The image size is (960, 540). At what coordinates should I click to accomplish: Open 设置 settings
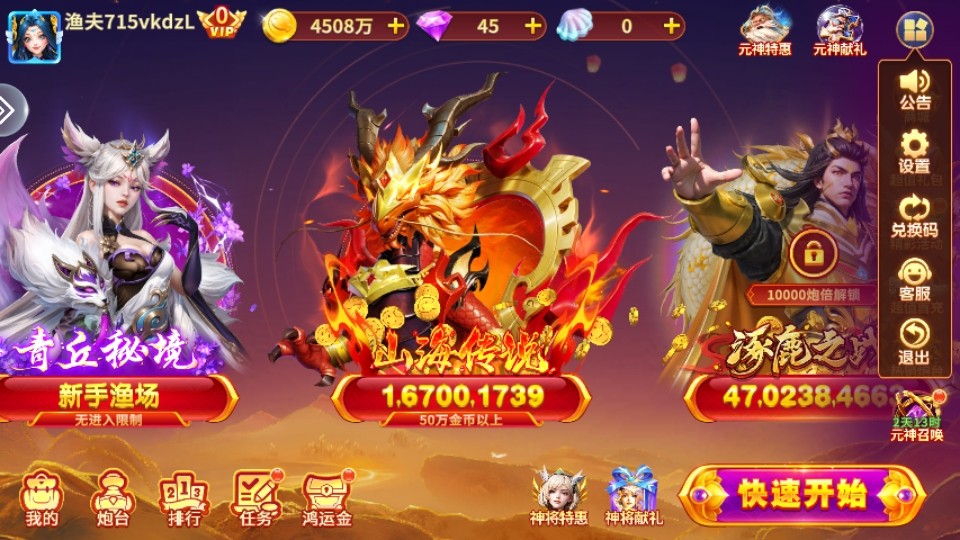tap(914, 152)
